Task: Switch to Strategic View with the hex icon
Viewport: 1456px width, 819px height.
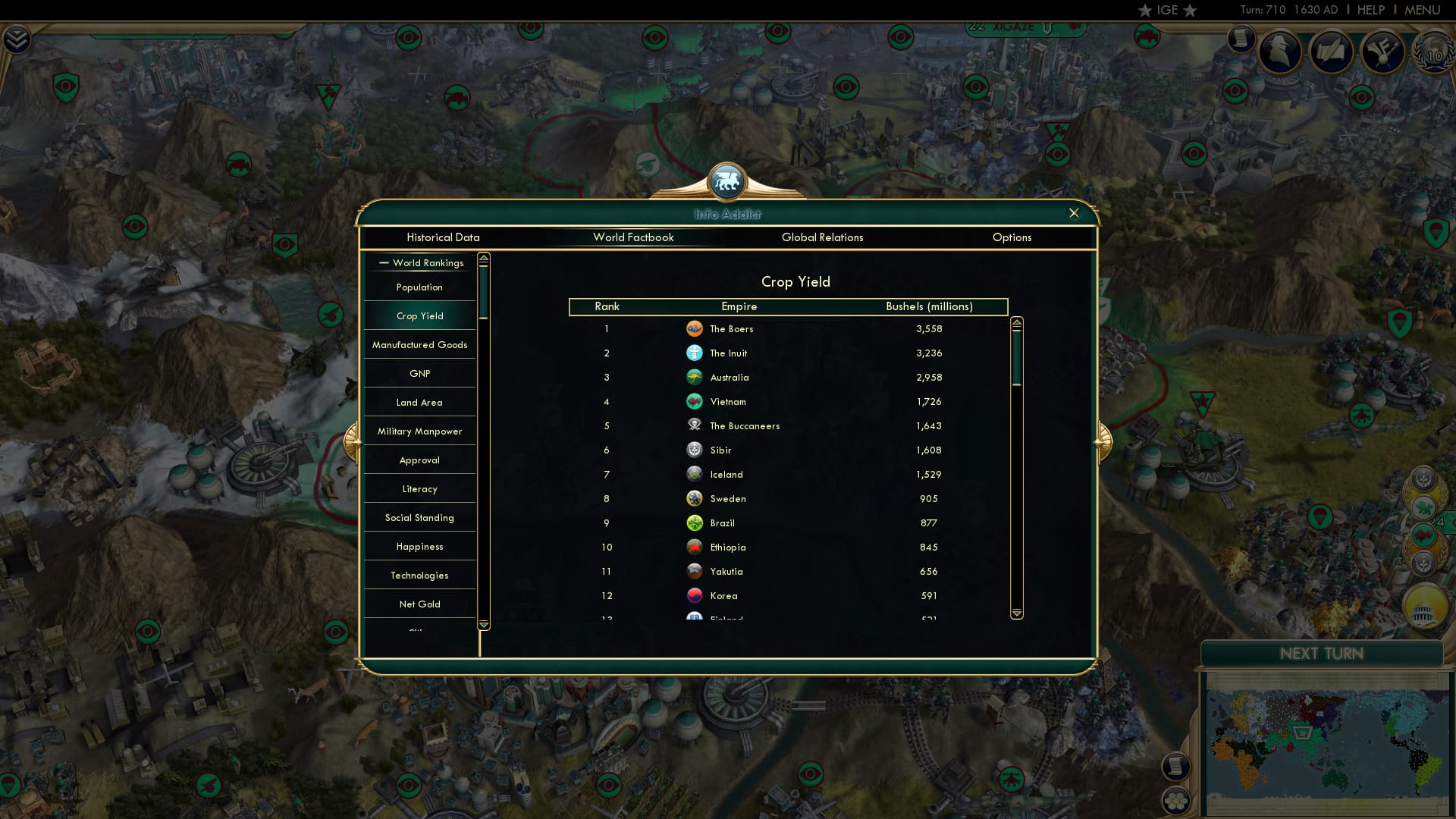Action: point(1175,801)
